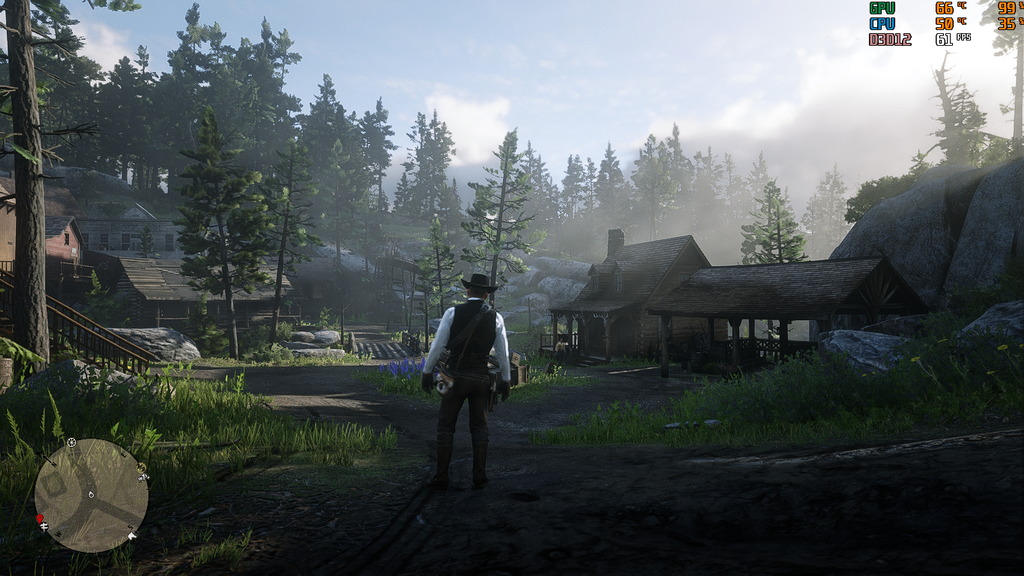Click the white horse marker on the minimap
This screenshot has height=576, width=1024.
click(x=132, y=537)
